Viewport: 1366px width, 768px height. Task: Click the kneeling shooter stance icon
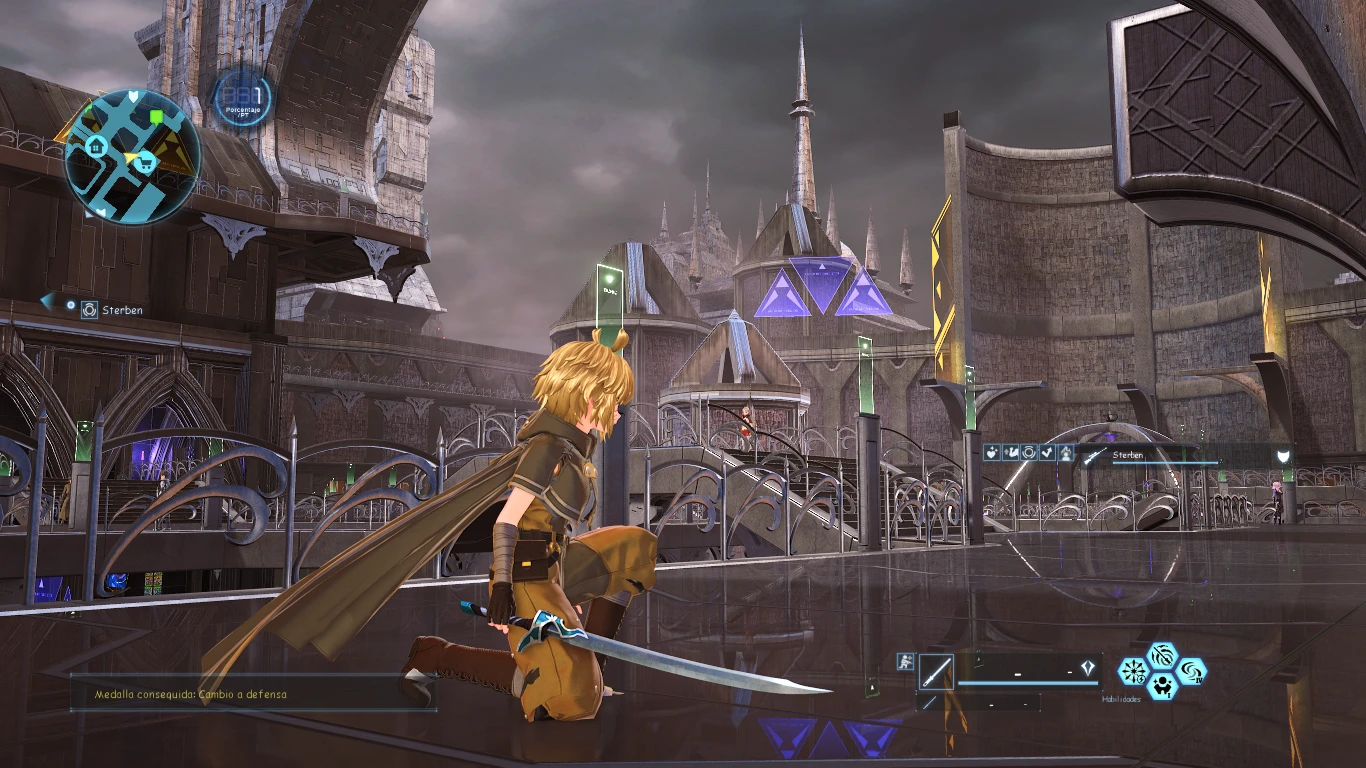click(906, 660)
